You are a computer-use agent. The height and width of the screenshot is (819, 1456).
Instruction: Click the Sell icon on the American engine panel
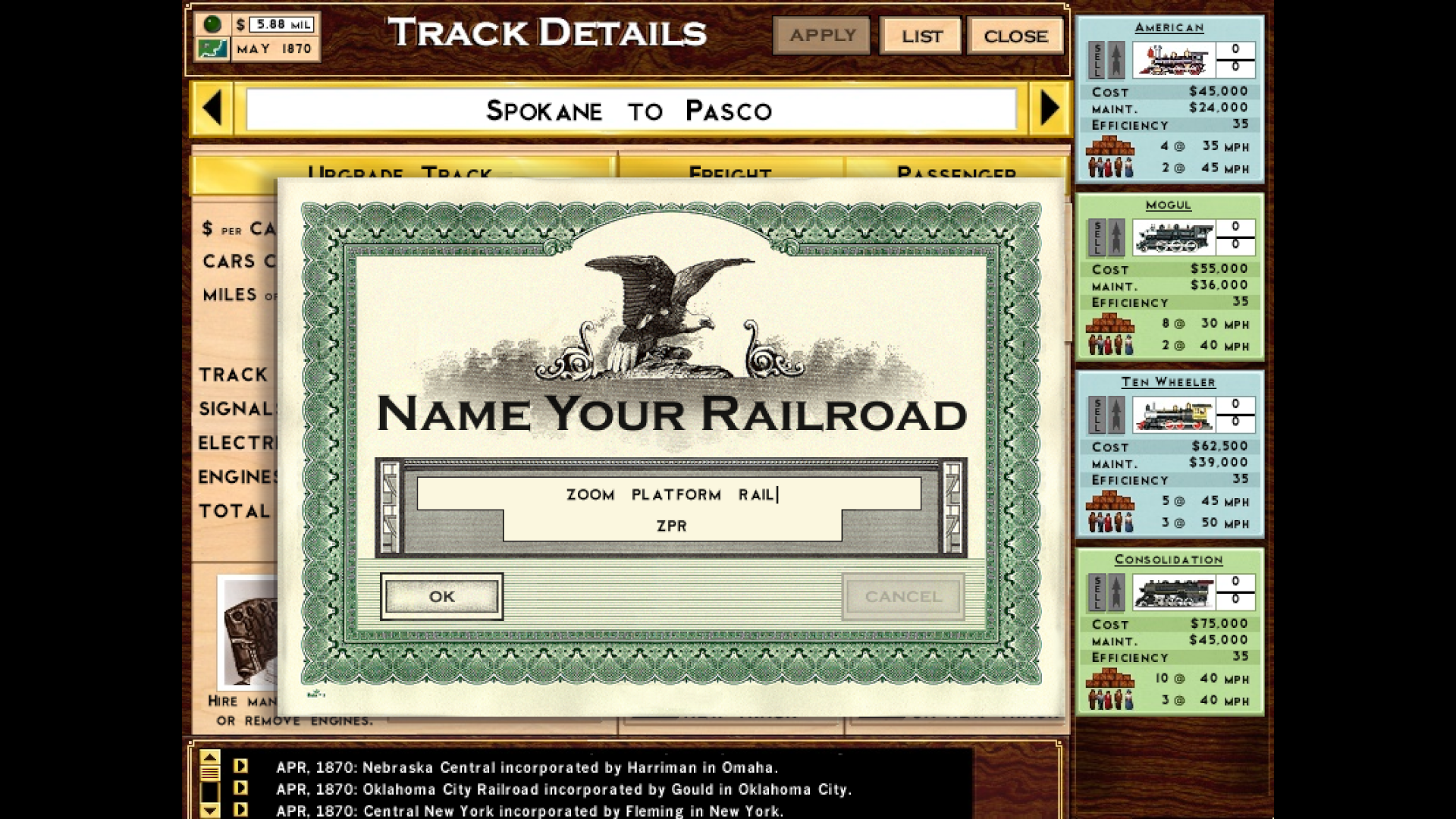(x=1095, y=58)
